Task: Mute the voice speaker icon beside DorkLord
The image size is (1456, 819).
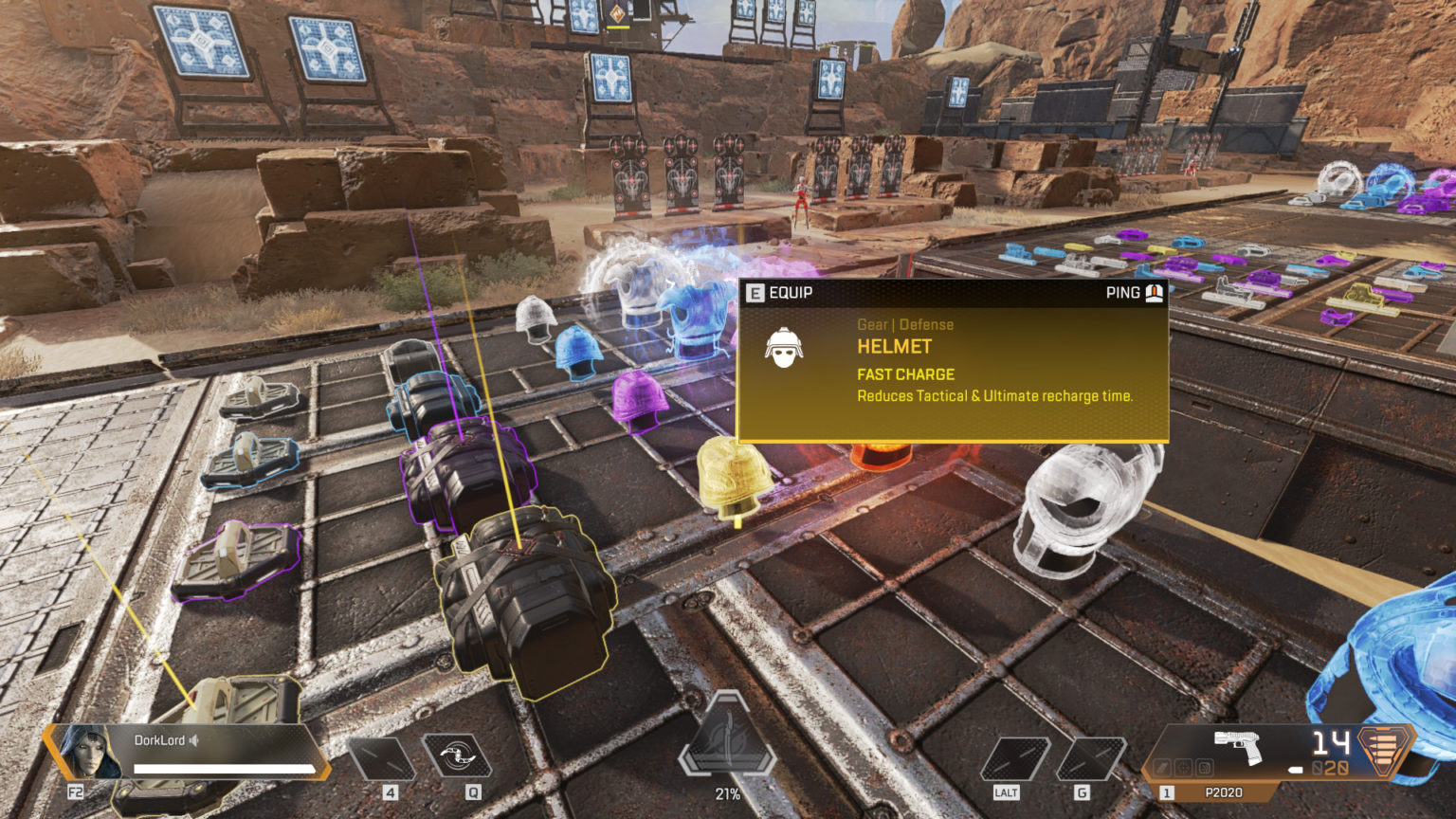Action: pos(193,740)
